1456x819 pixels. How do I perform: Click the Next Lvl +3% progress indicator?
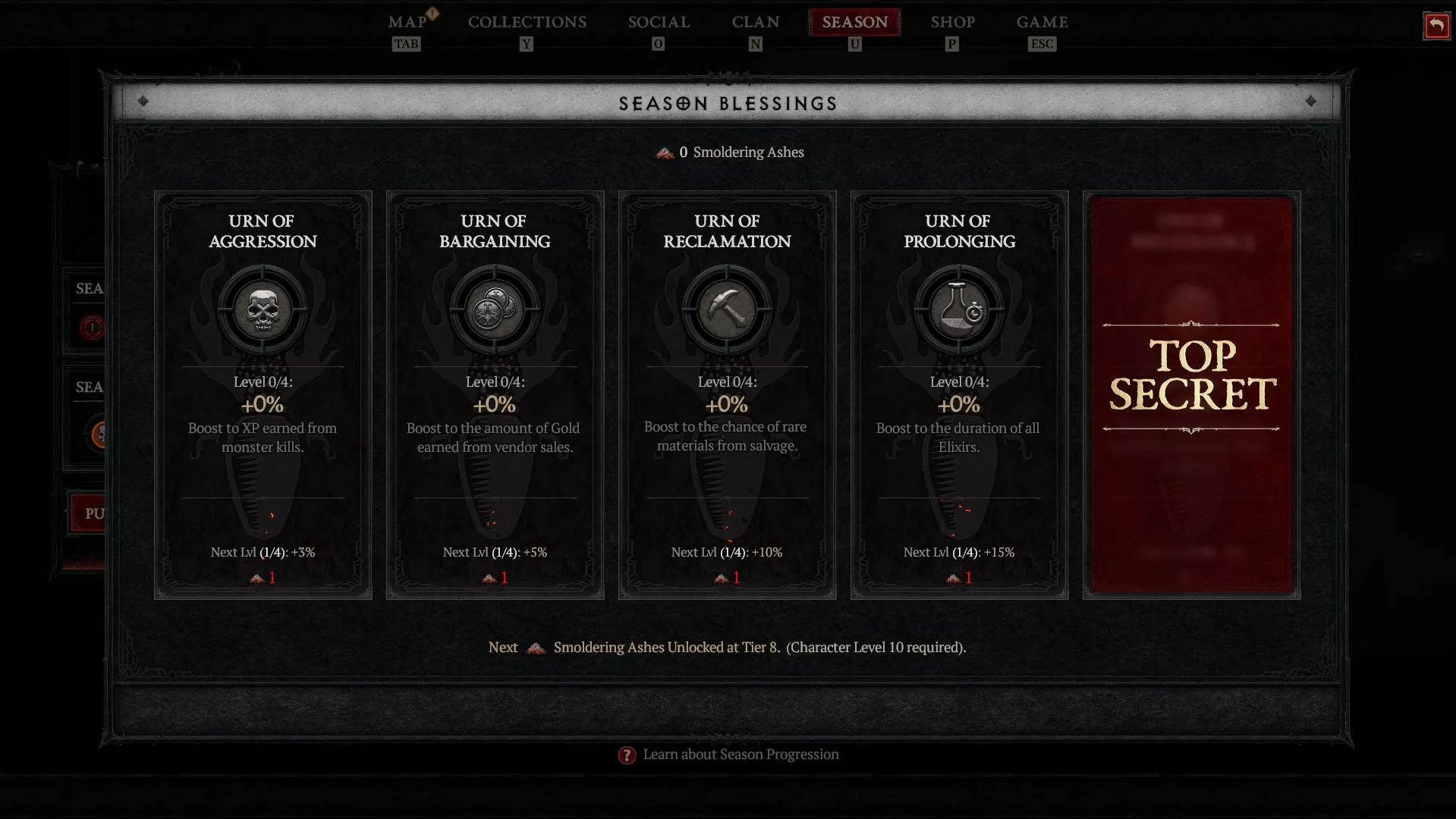tap(263, 553)
